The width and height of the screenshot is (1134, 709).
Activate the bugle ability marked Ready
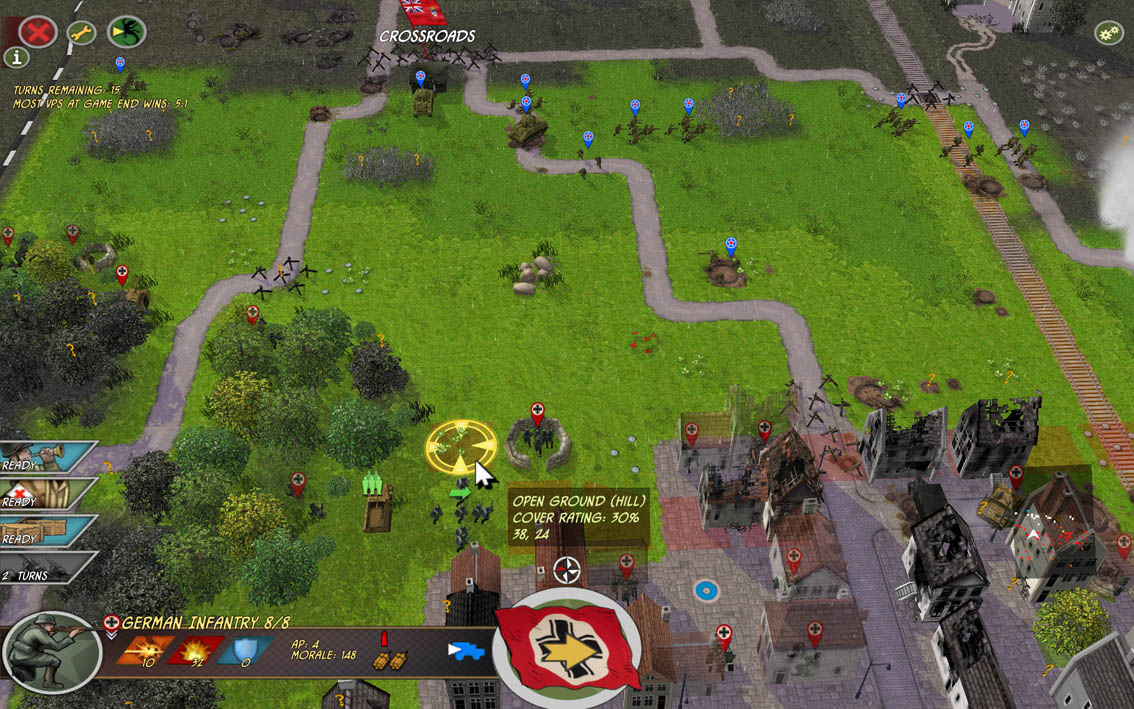pos(45,457)
